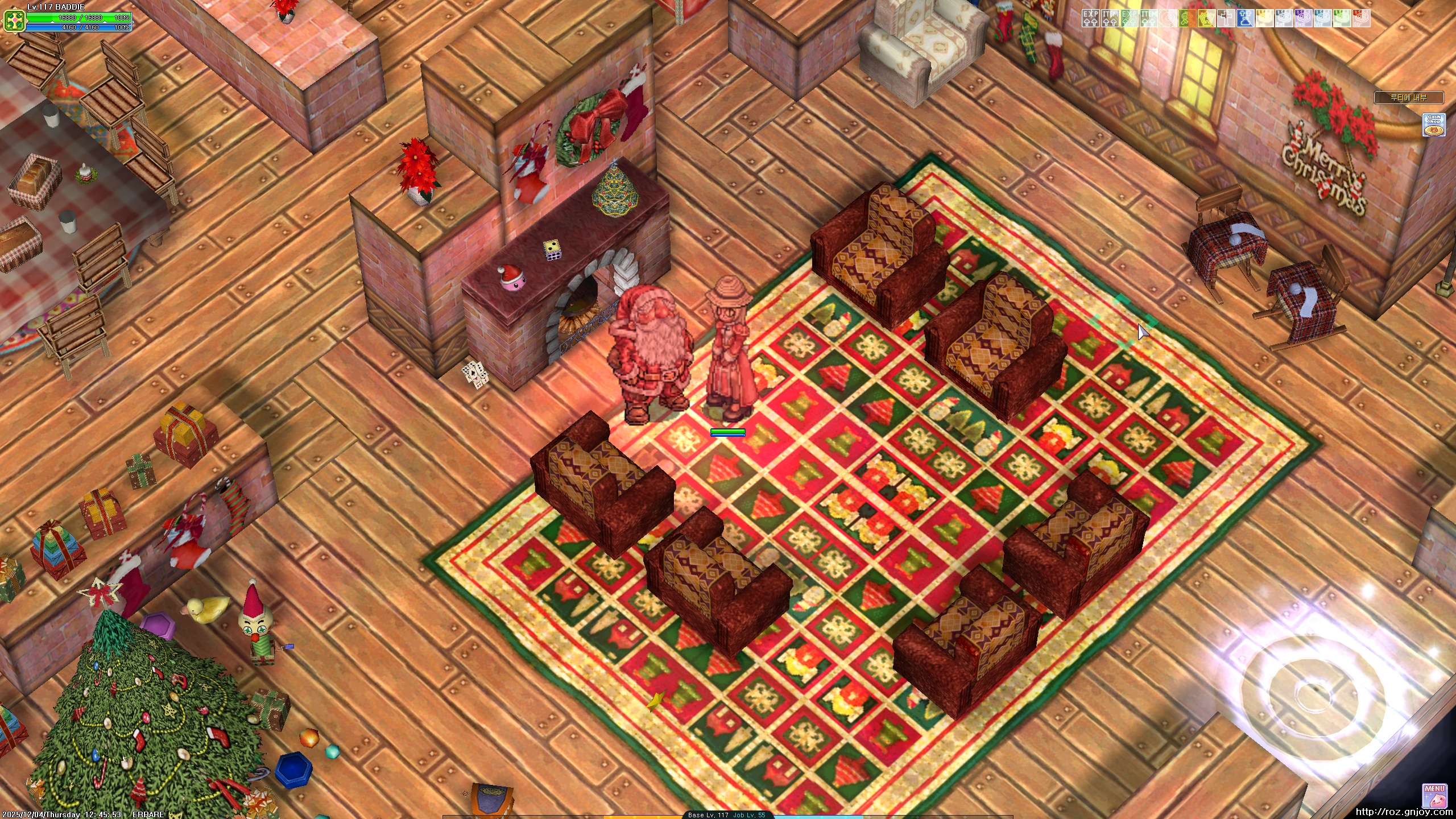Image resolution: width=1456 pixels, height=819 pixels.
Task: Open the Cash Shop
Action: click(x=1434, y=125)
